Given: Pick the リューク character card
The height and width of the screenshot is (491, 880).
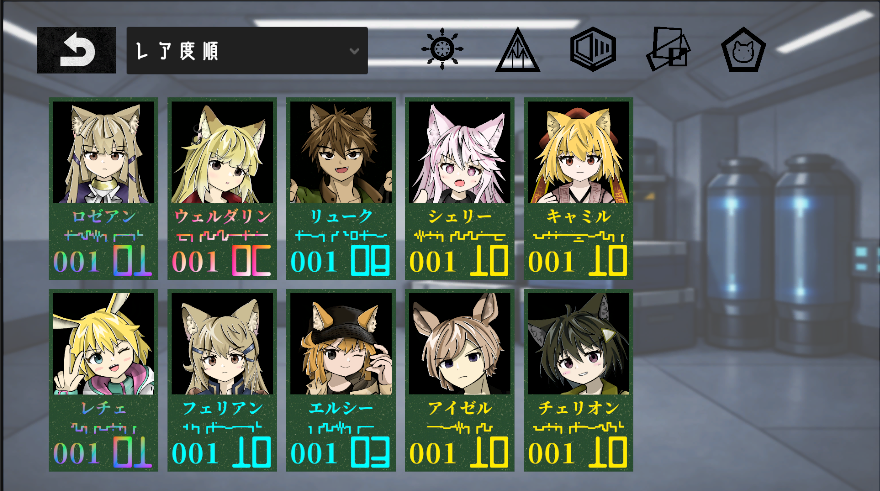Looking at the screenshot, I should tap(341, 188).
